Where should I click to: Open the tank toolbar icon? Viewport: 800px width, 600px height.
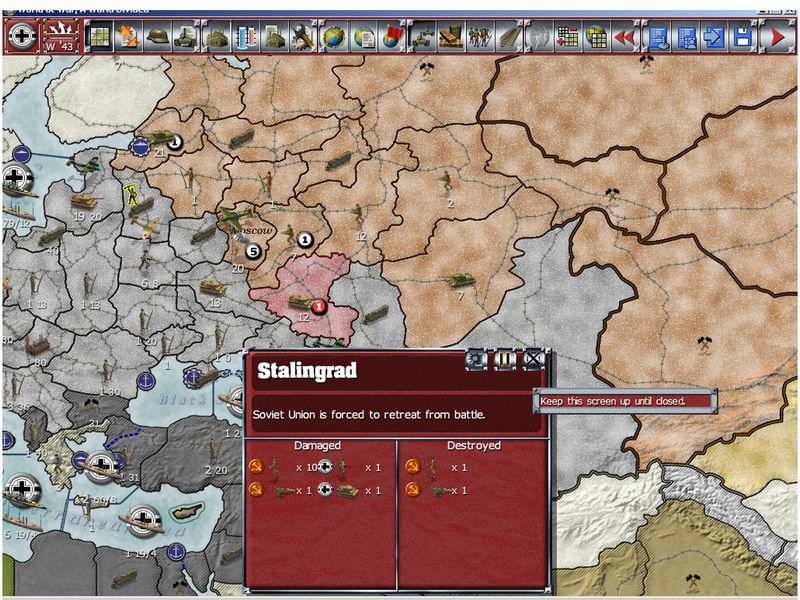point(186,37)
